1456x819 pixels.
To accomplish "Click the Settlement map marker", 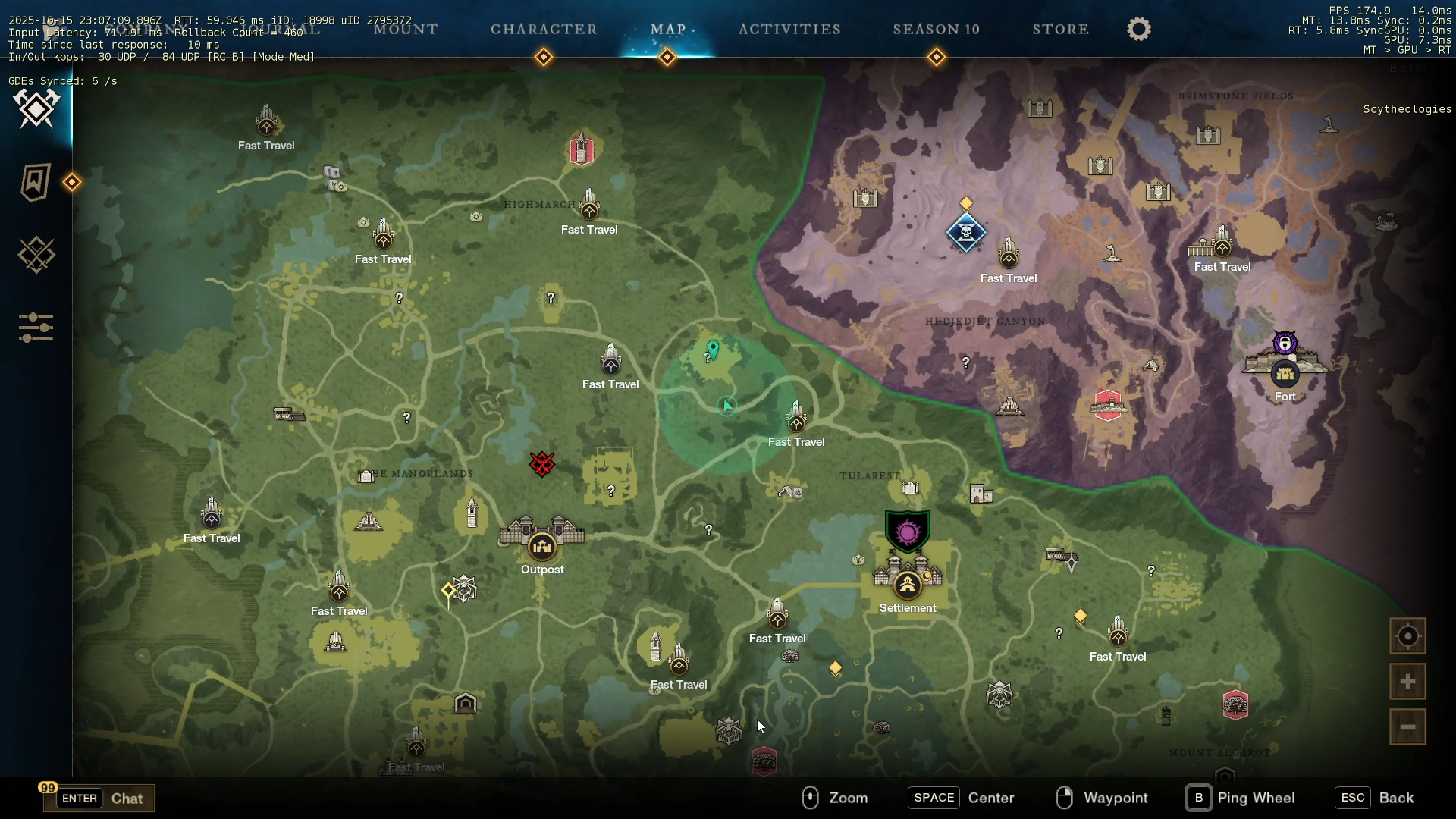I will [x=908, y=585].
